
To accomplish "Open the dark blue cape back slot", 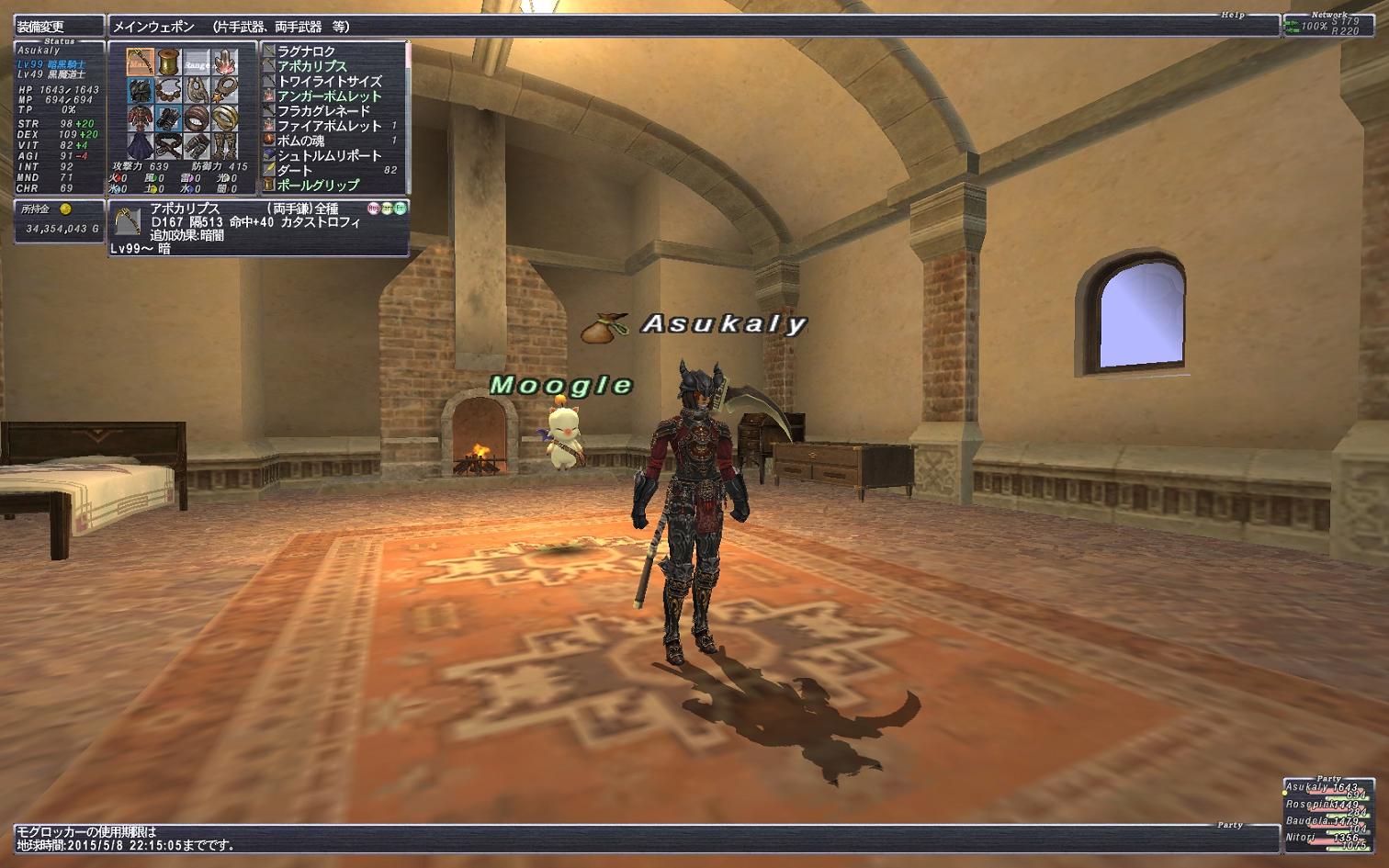I will (141, 145).
